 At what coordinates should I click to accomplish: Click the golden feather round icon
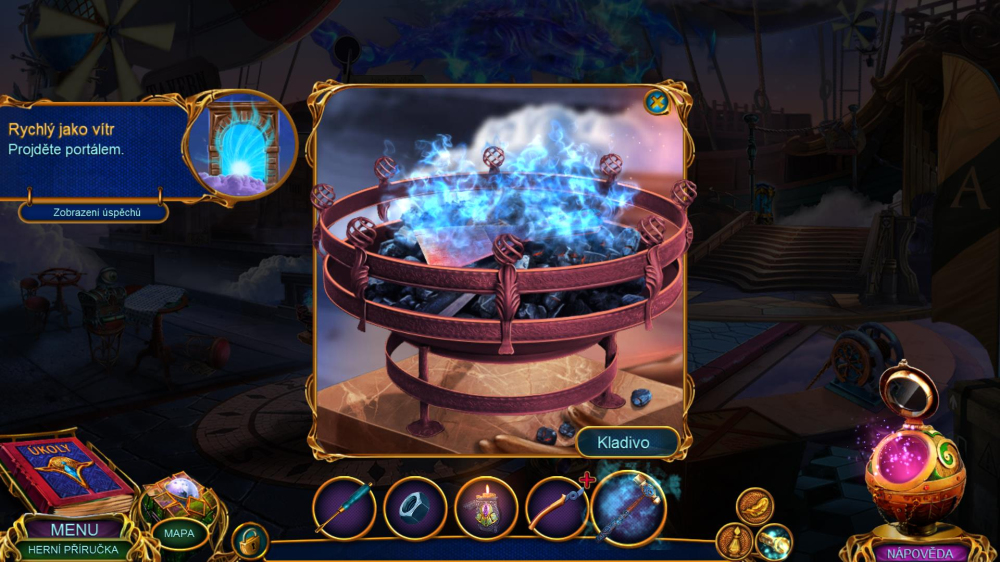point(755,506)
